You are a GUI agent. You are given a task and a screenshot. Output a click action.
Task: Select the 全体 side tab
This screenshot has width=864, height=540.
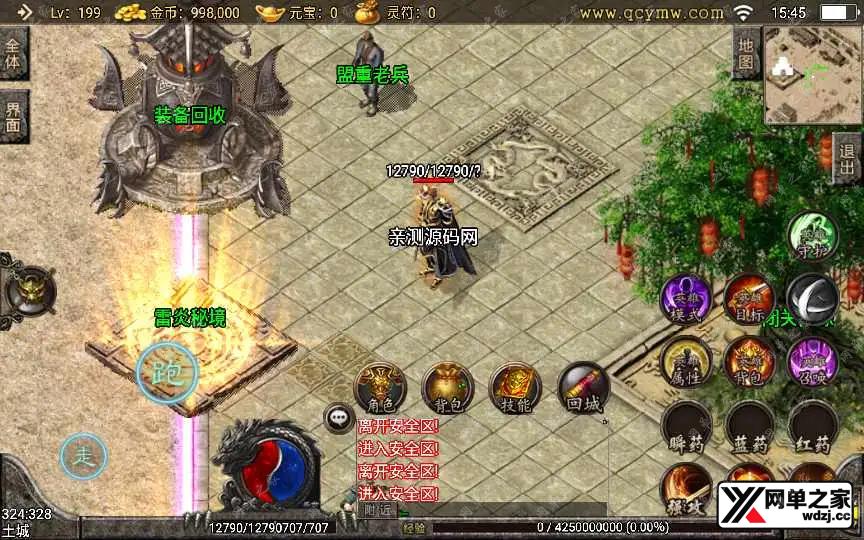point(14,55)
